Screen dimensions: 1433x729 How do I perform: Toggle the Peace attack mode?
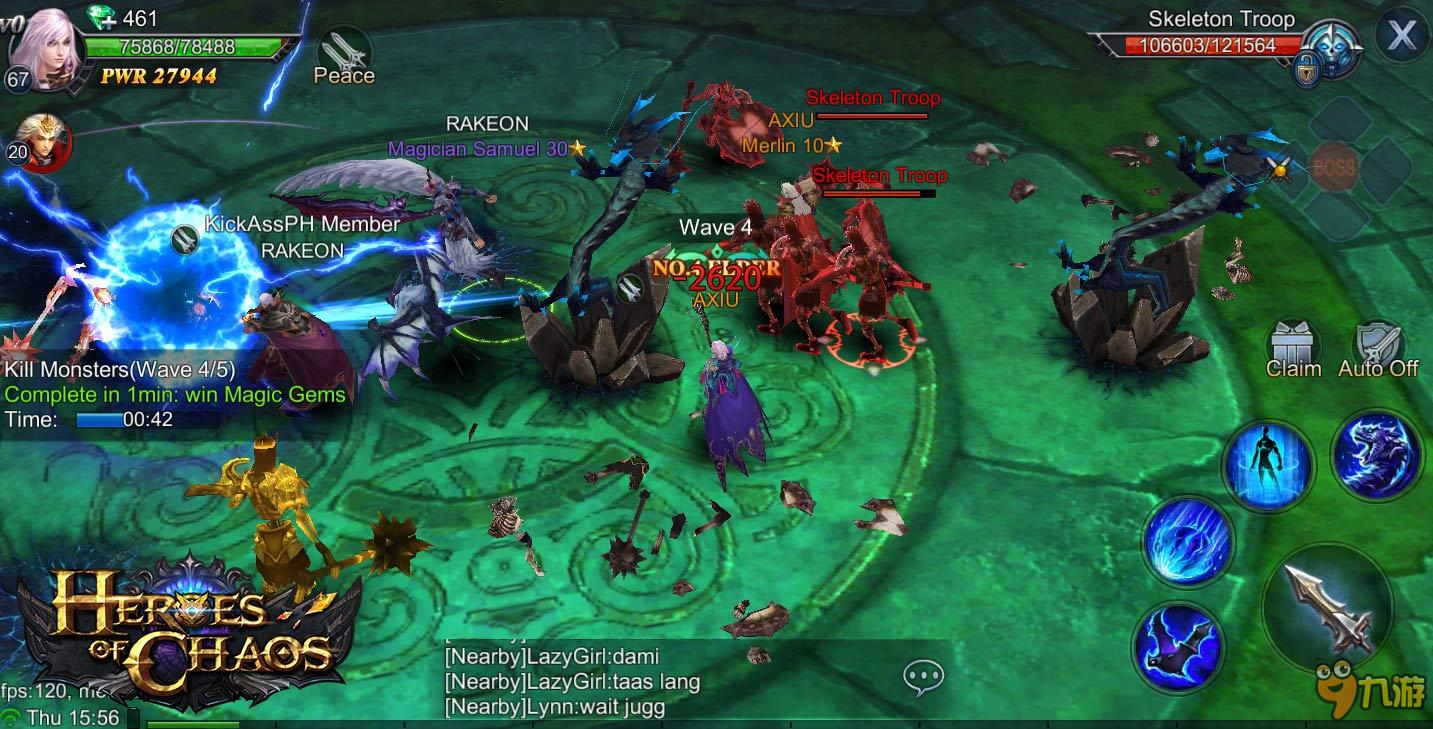click(x=344, y=56)
